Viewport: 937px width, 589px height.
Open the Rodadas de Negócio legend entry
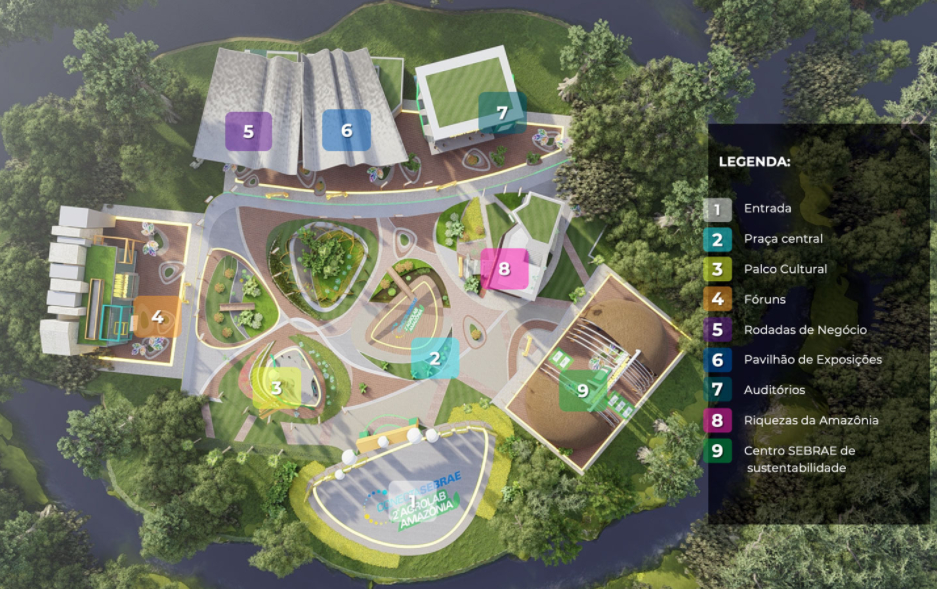(805, 330)
